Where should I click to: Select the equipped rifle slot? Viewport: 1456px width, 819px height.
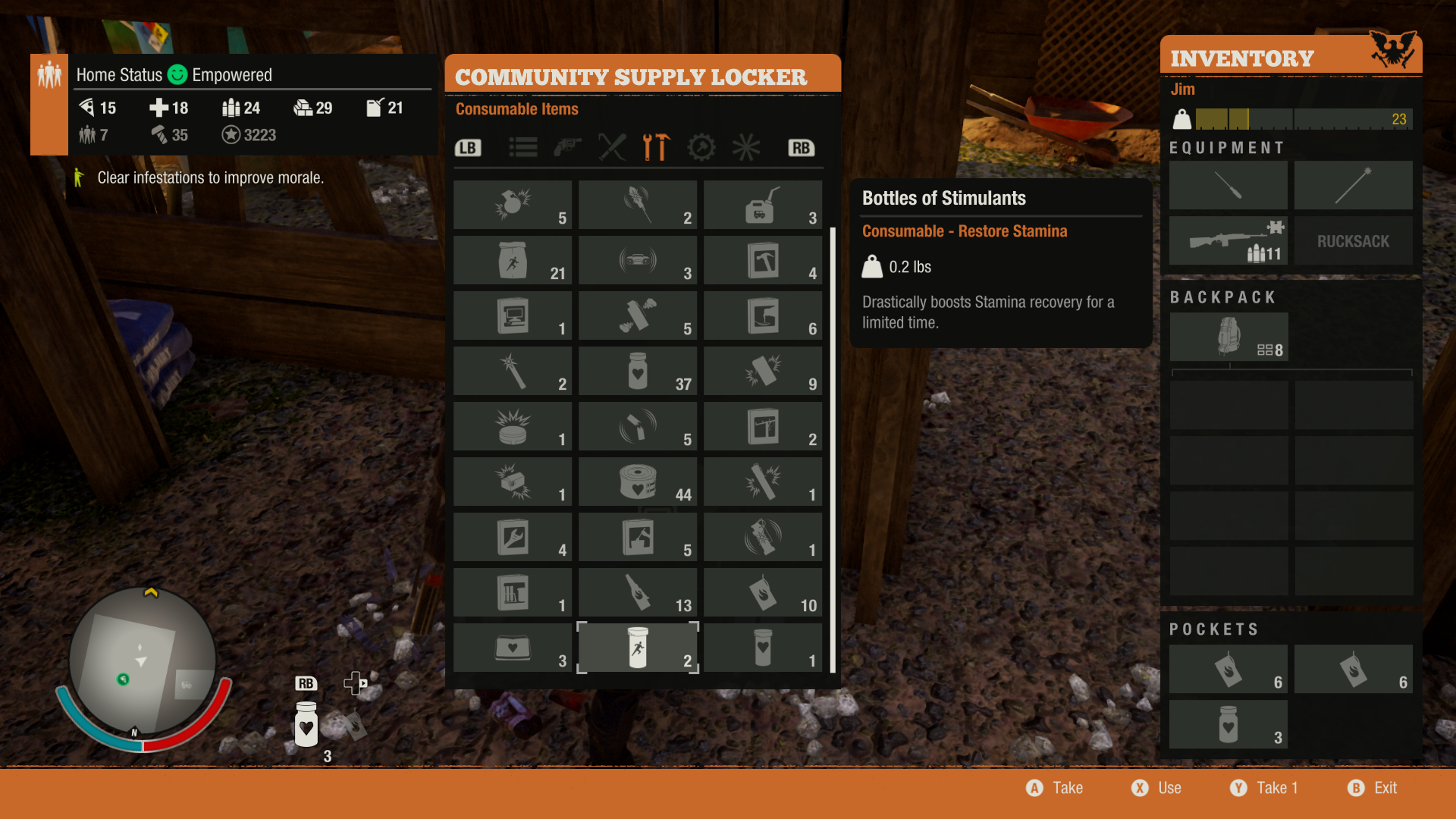1228,240
